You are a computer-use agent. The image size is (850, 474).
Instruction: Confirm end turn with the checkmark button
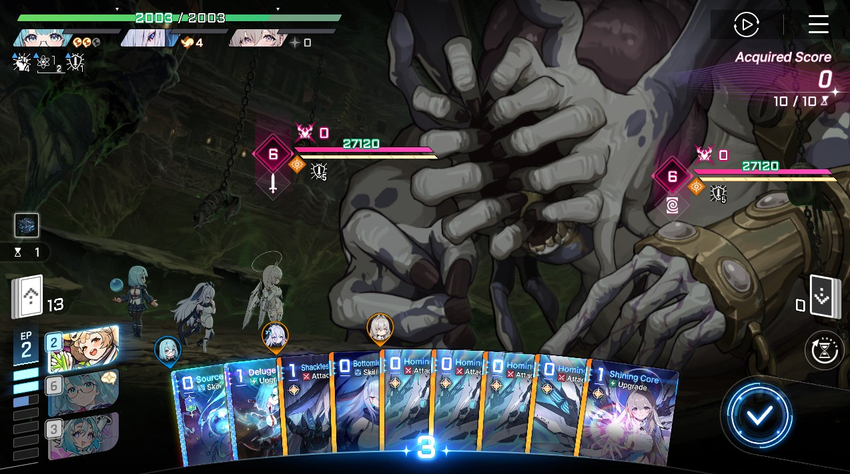coord(762,415)
